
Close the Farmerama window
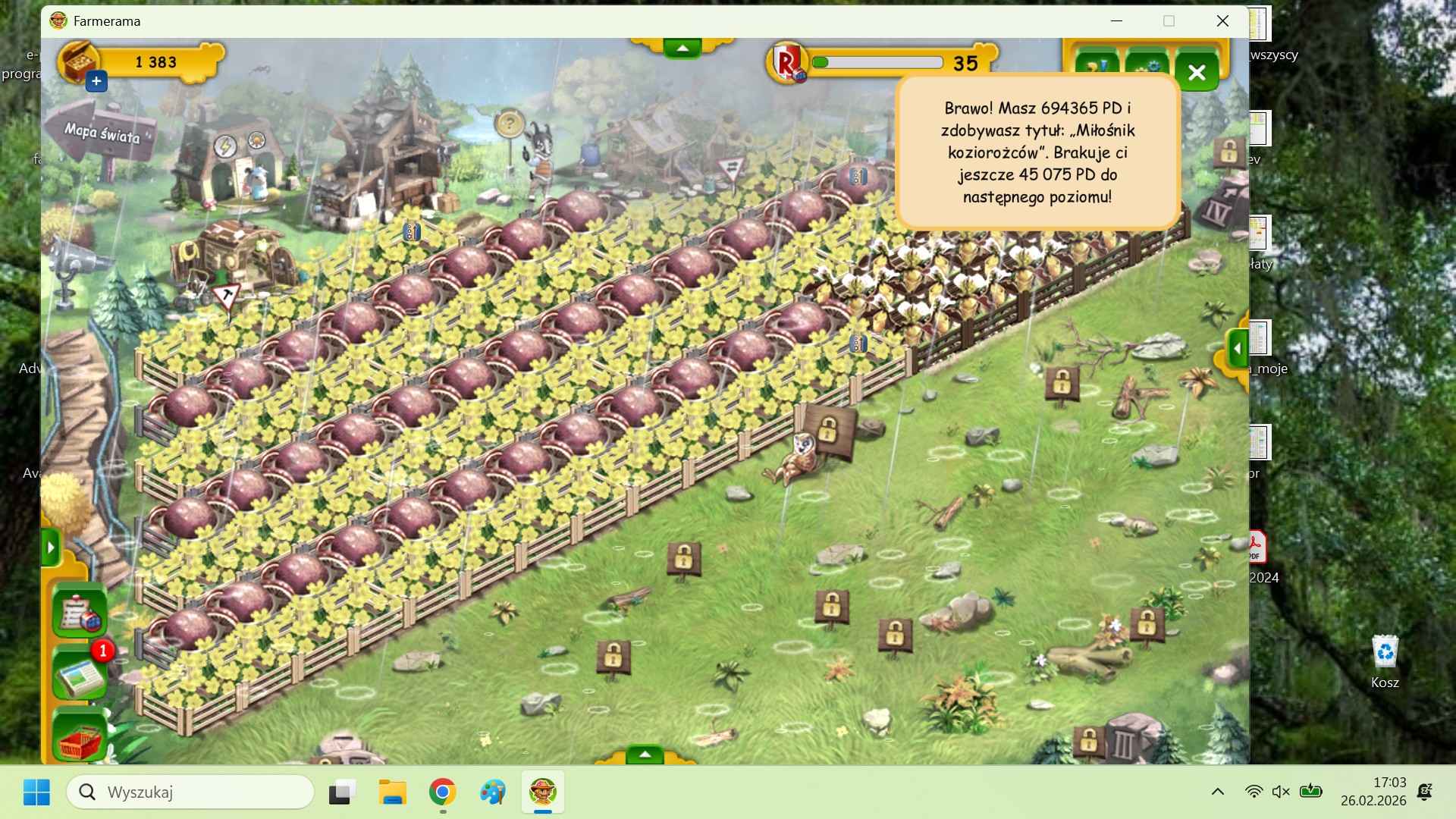(x=1222, y=21)
